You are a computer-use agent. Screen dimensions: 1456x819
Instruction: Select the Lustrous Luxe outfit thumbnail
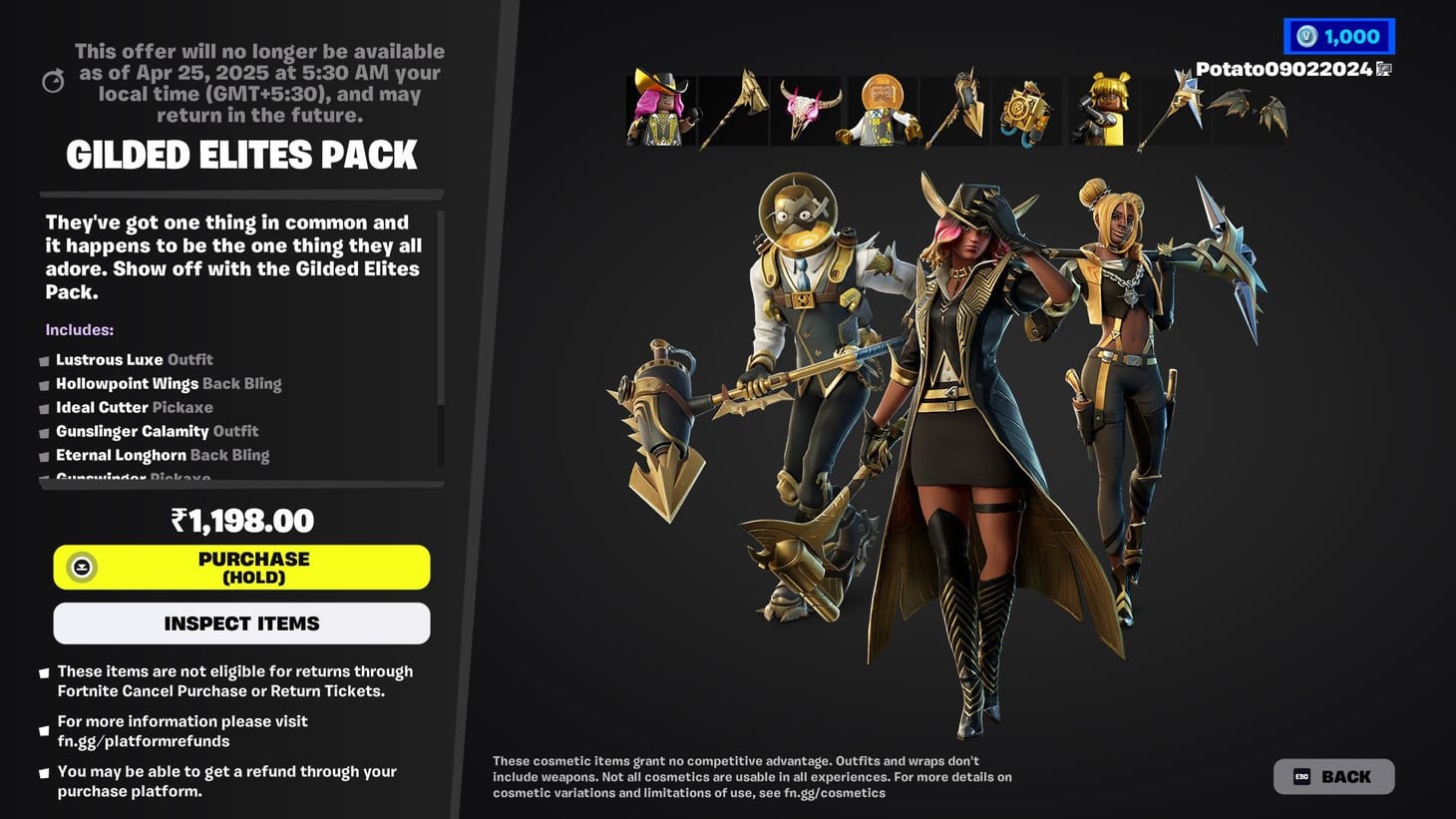[x=661, y=110]
